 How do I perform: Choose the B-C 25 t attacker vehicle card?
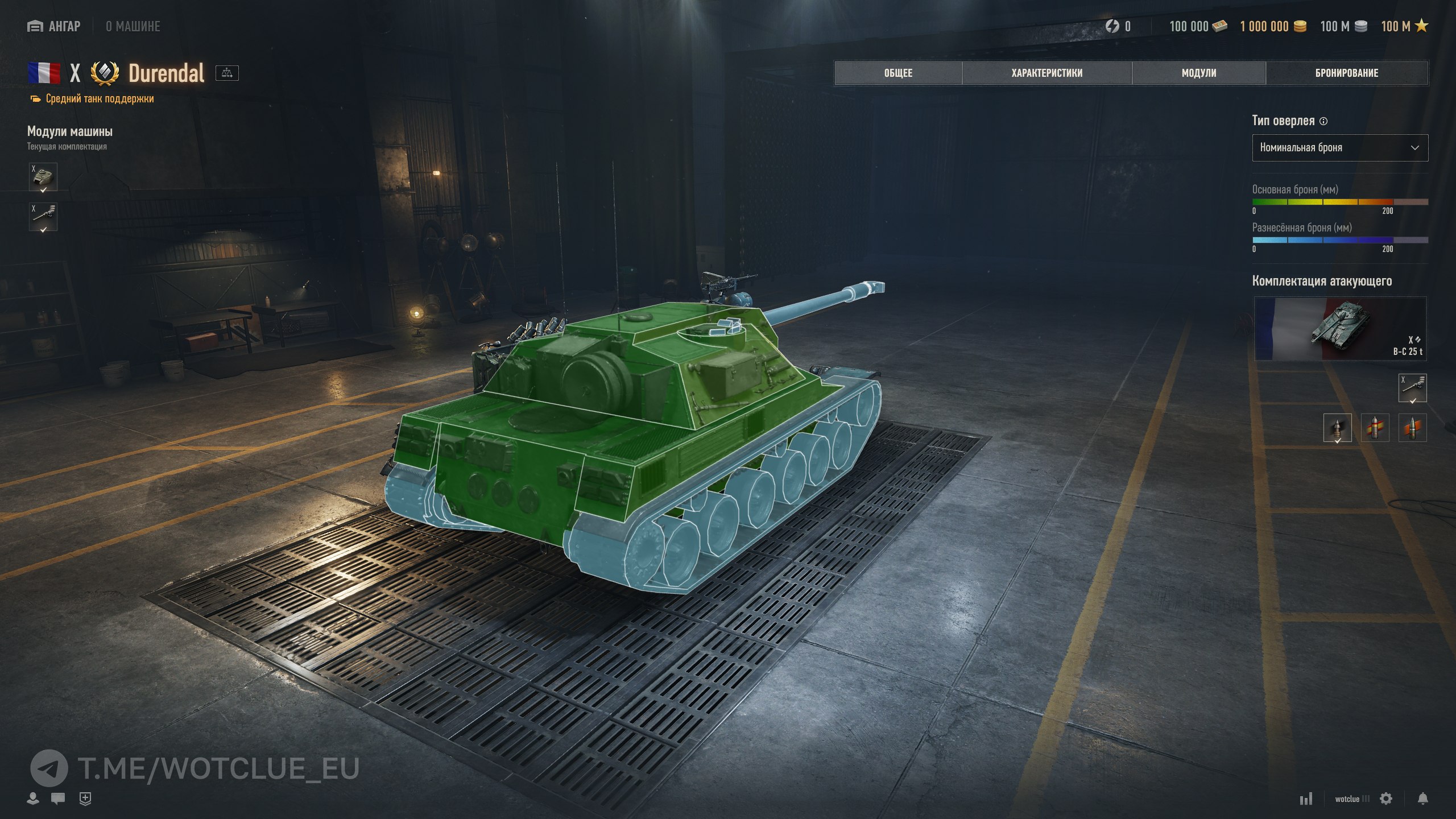point(1339,328)
